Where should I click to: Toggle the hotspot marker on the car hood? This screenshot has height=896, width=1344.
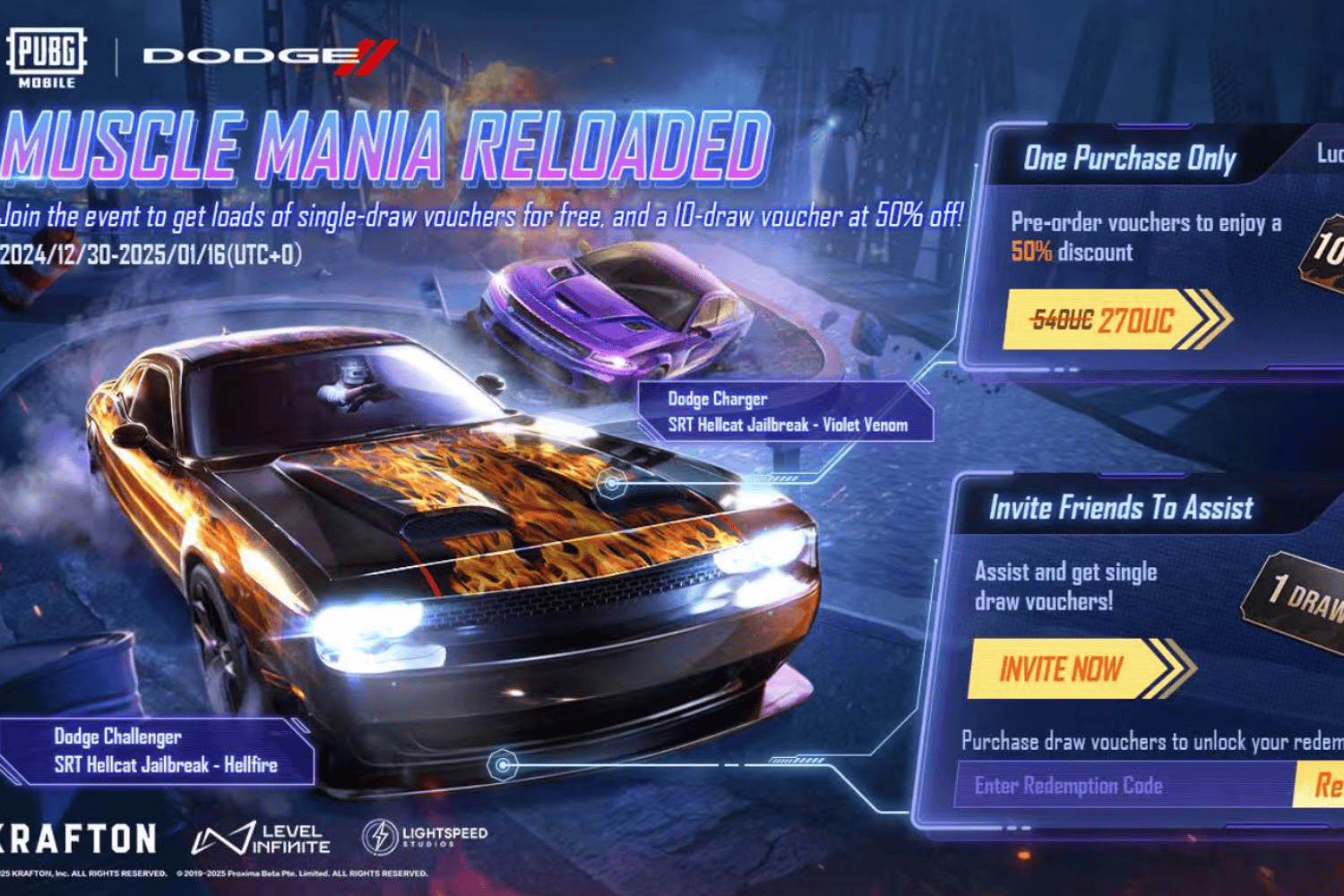pyautogui.click(x=612, y=485)
